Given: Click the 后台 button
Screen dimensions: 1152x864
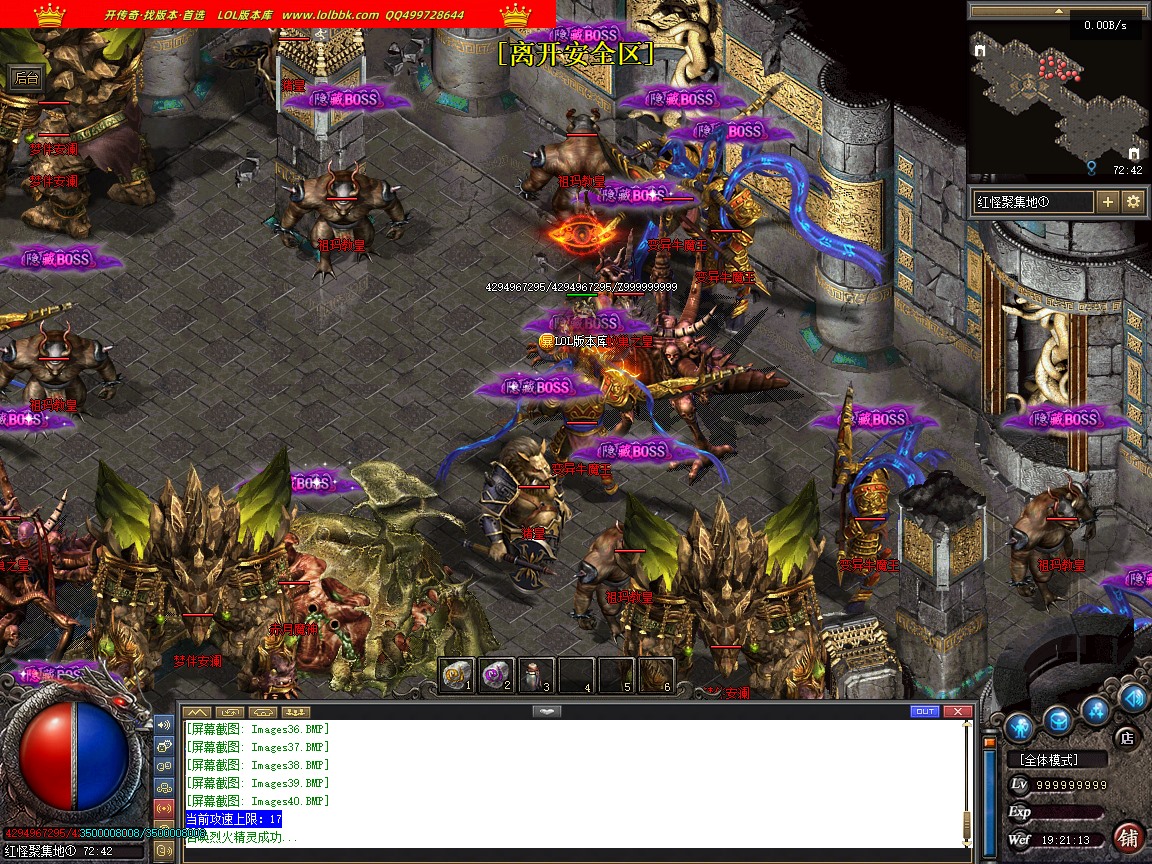Looking at the screenshot, I should [25, 77].
